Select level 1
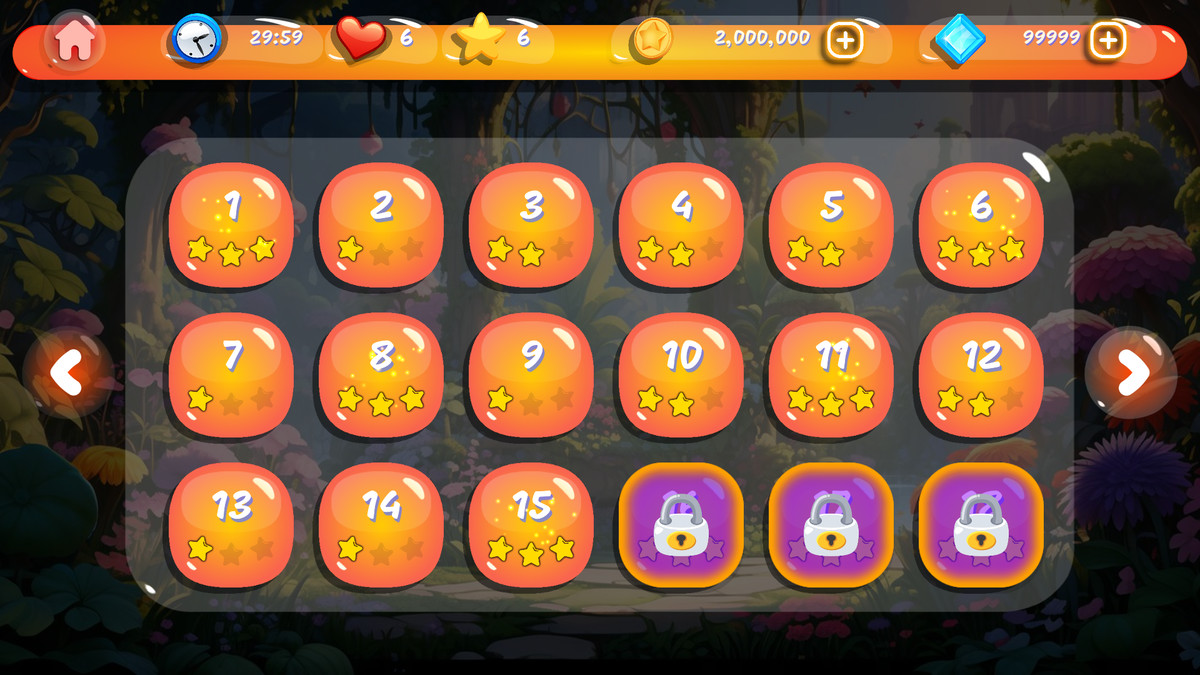The height and width of the screenshot is (675, 1200). click(231, 225)
